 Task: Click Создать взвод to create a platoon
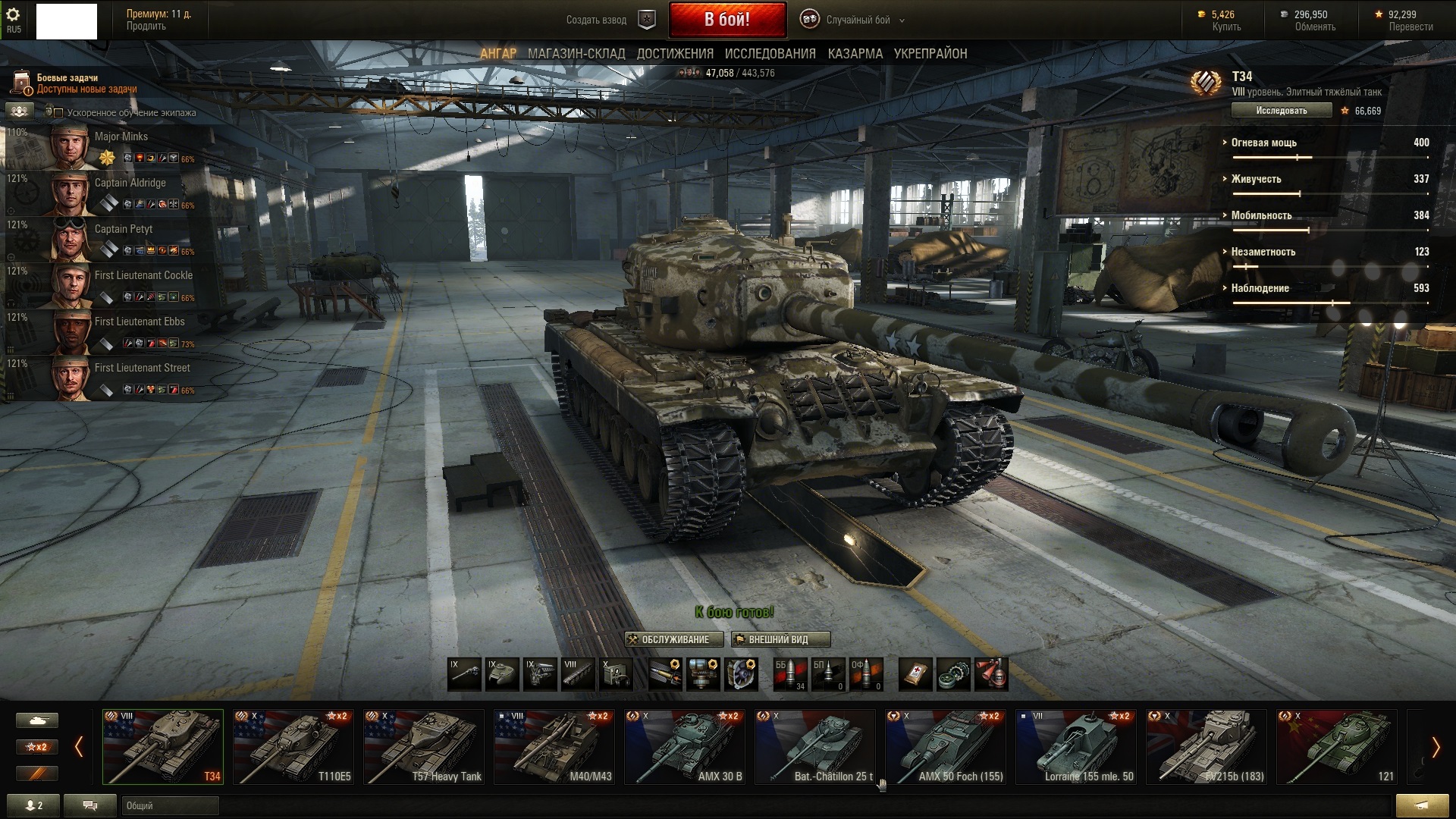(596, 20)
